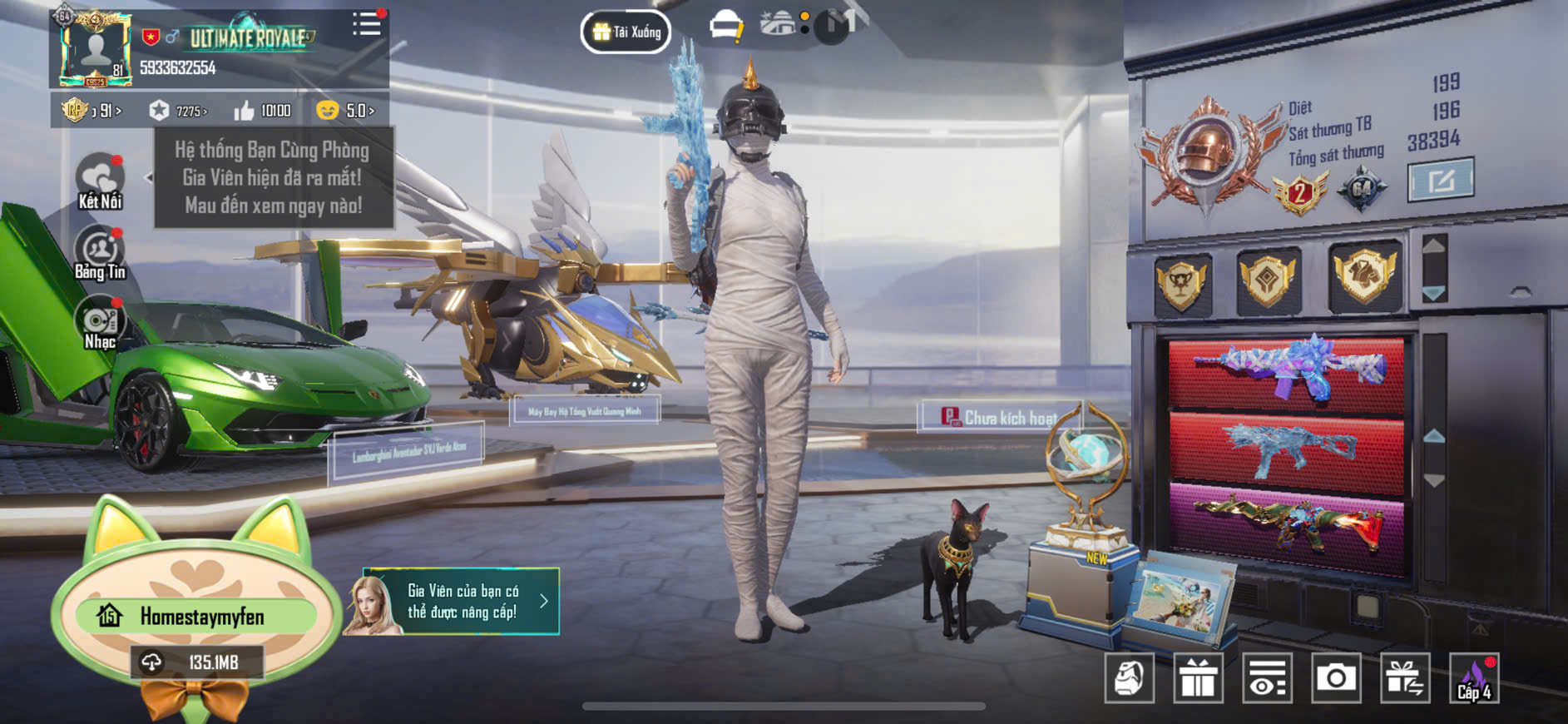The height and width of the screenshot is (724, 1568).
Task: Open the 5.0 smiley rating
Action: click(345, 111)
